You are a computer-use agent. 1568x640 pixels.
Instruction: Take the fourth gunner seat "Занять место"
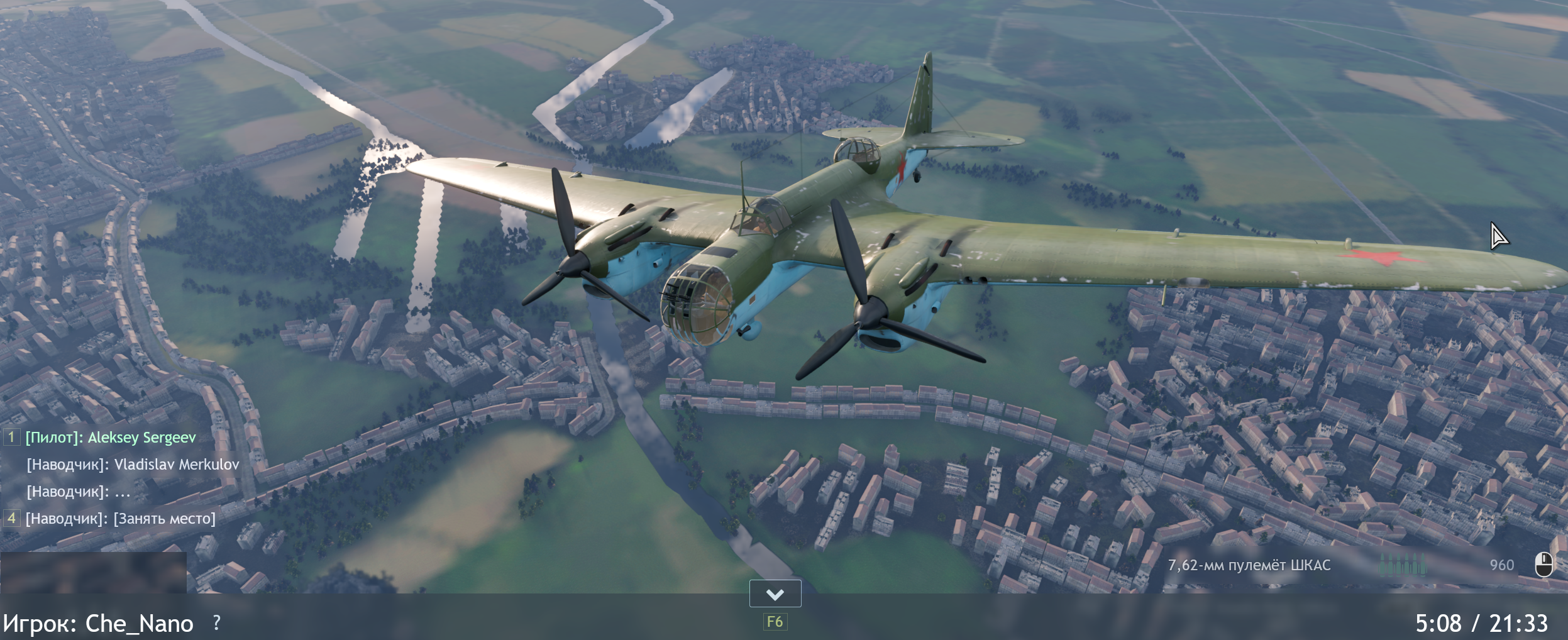(120, 519)
